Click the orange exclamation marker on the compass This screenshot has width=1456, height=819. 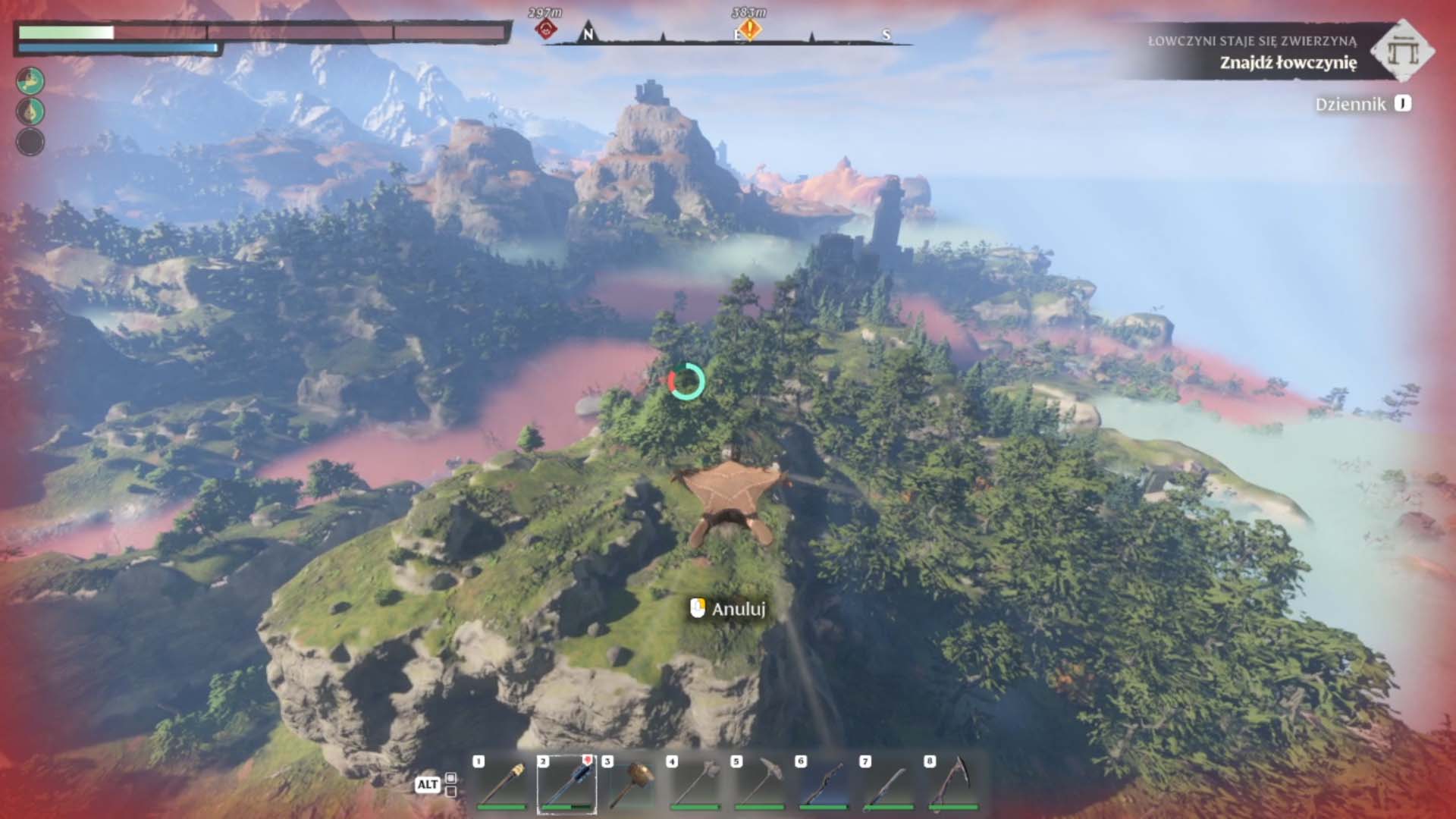tap(750, 30)
